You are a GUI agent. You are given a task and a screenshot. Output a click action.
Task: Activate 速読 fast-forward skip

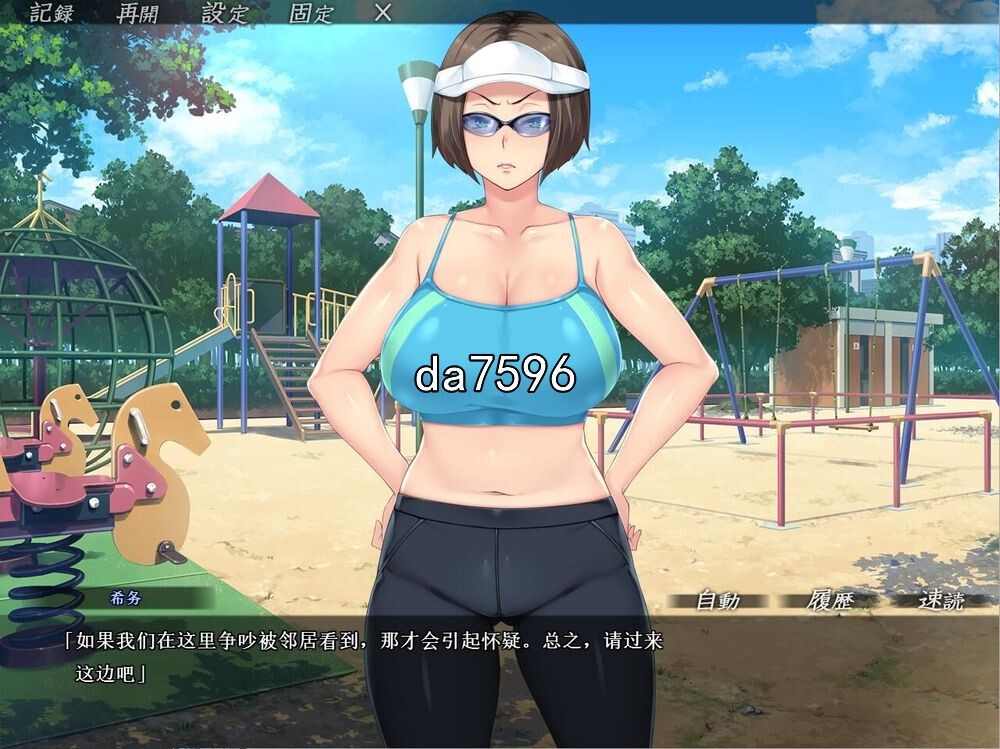click(941, 601)
